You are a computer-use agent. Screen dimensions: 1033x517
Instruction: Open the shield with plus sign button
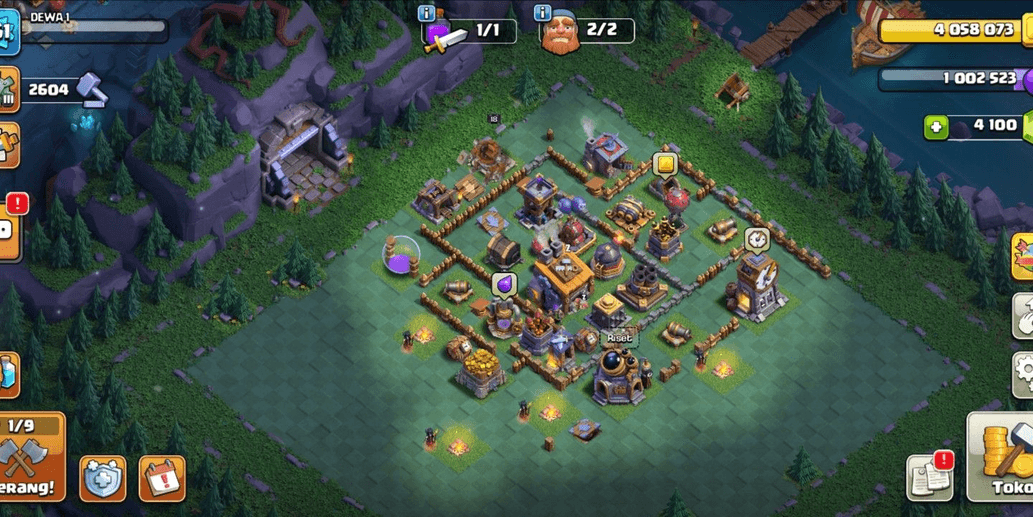102,479
